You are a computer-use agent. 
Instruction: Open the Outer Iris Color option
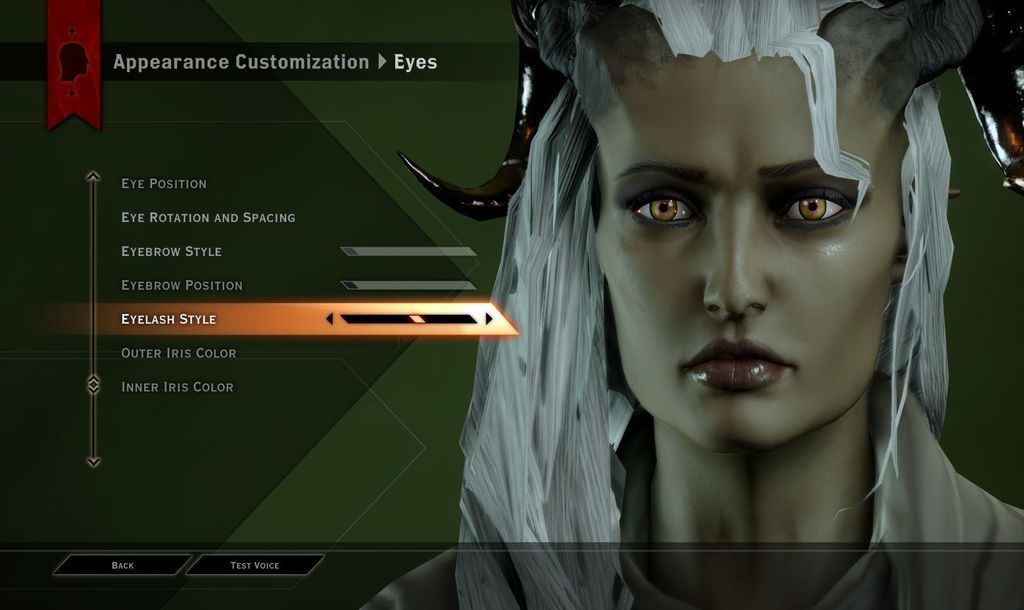tap(179, 354)
